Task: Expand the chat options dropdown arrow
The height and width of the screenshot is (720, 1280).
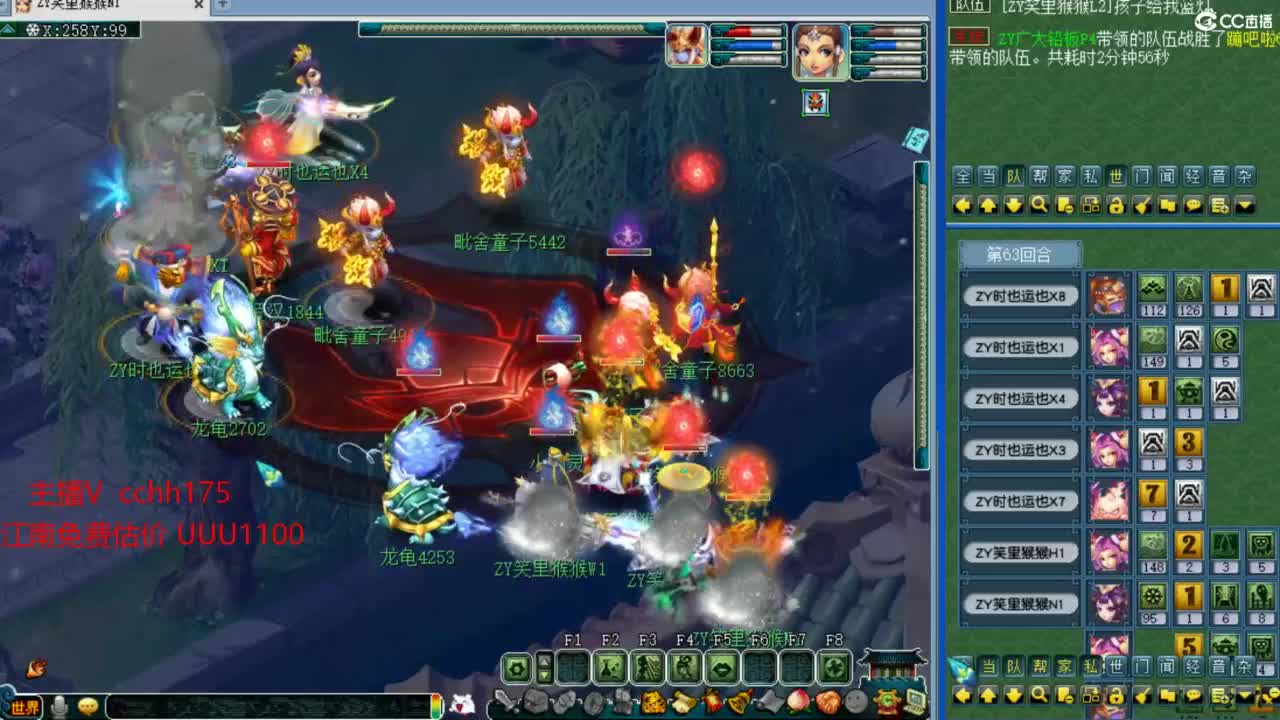Action: pos(1244,205)
